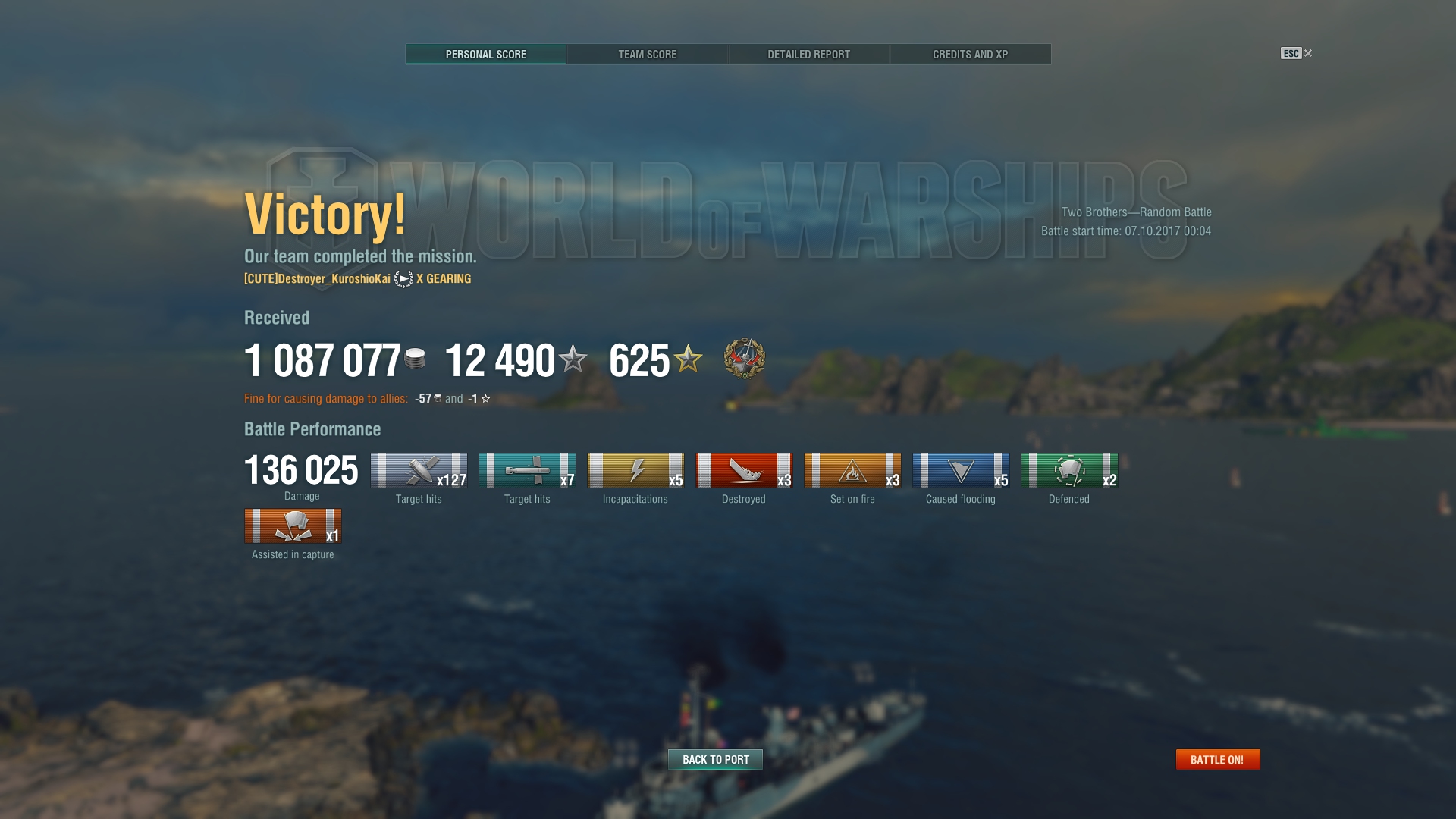Click the Incapacitations ribbon
Viewport: 1456px width, 819px height.
coord(635,471)
